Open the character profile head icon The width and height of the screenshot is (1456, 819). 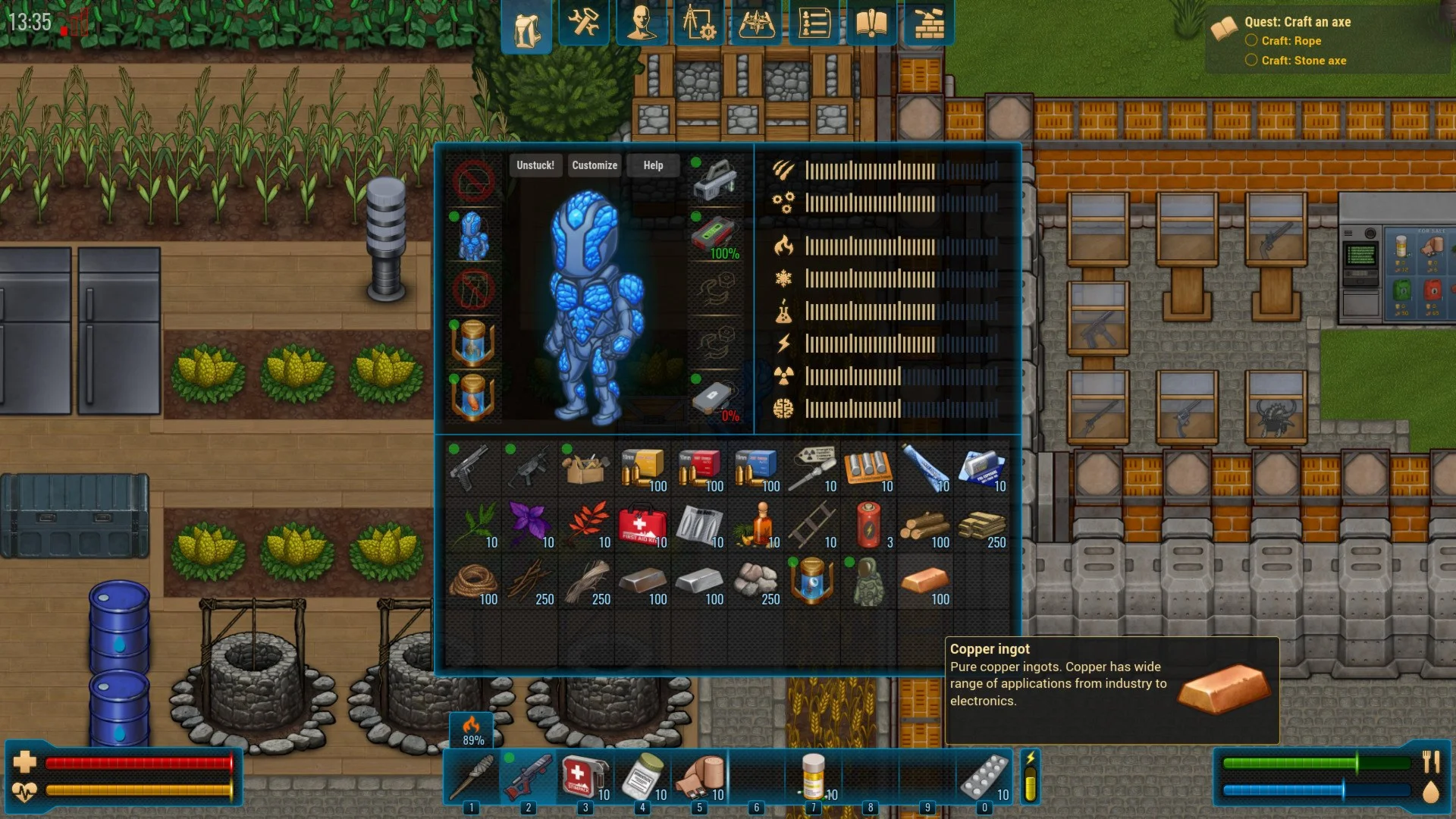click(x=642, y=24)
